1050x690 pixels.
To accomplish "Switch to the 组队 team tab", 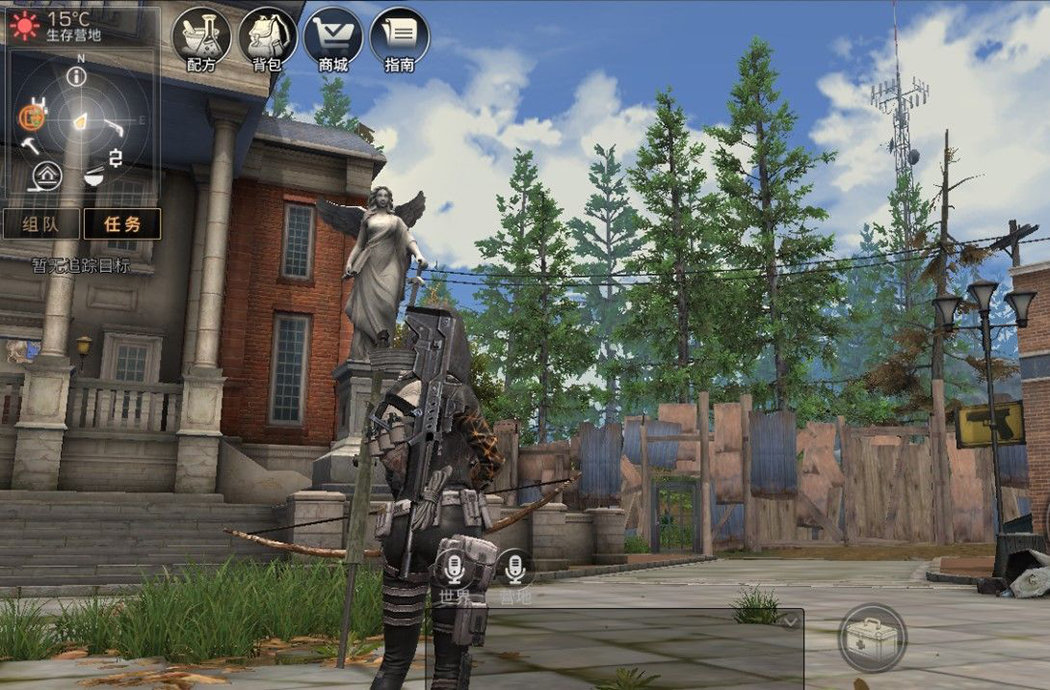I will click(x=40, y=223).
